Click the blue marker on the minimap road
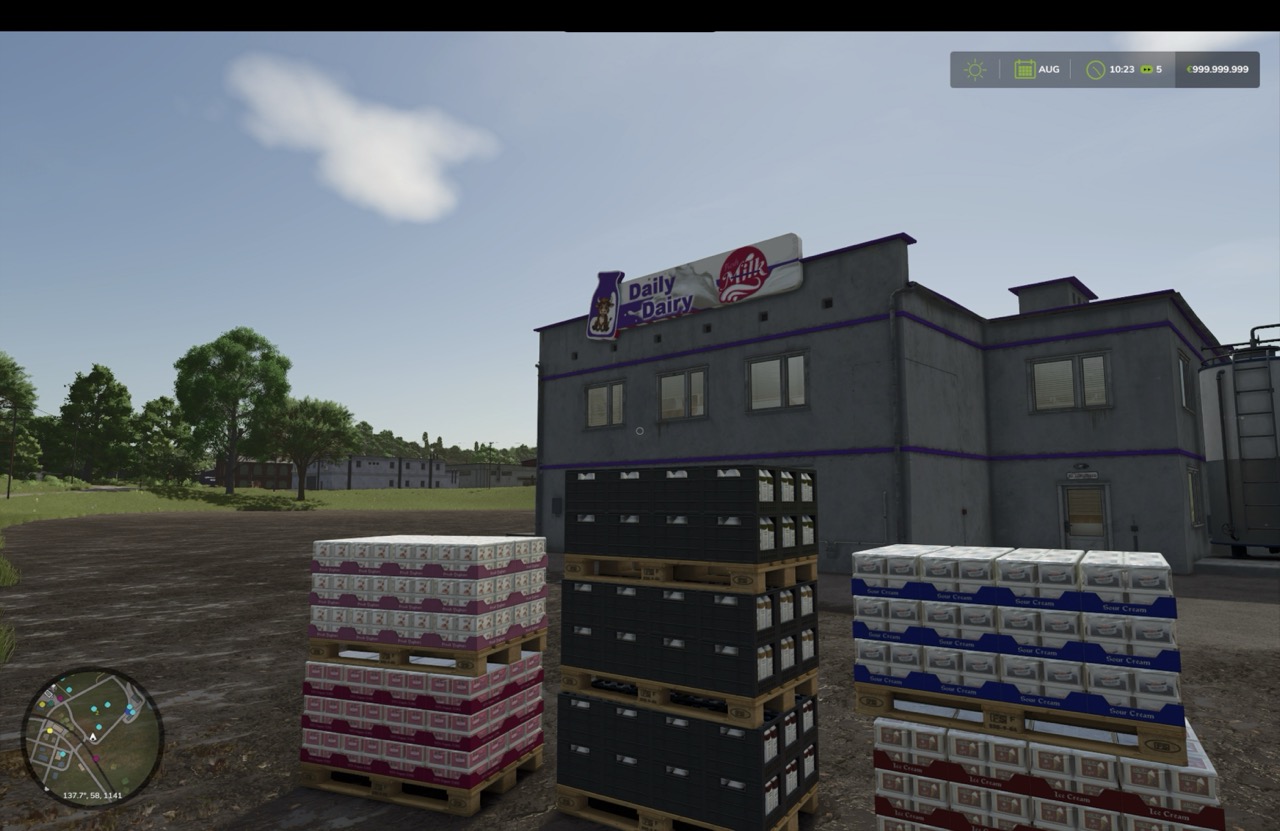This screenshot has height=831, width=1280. tap(127, 711)
